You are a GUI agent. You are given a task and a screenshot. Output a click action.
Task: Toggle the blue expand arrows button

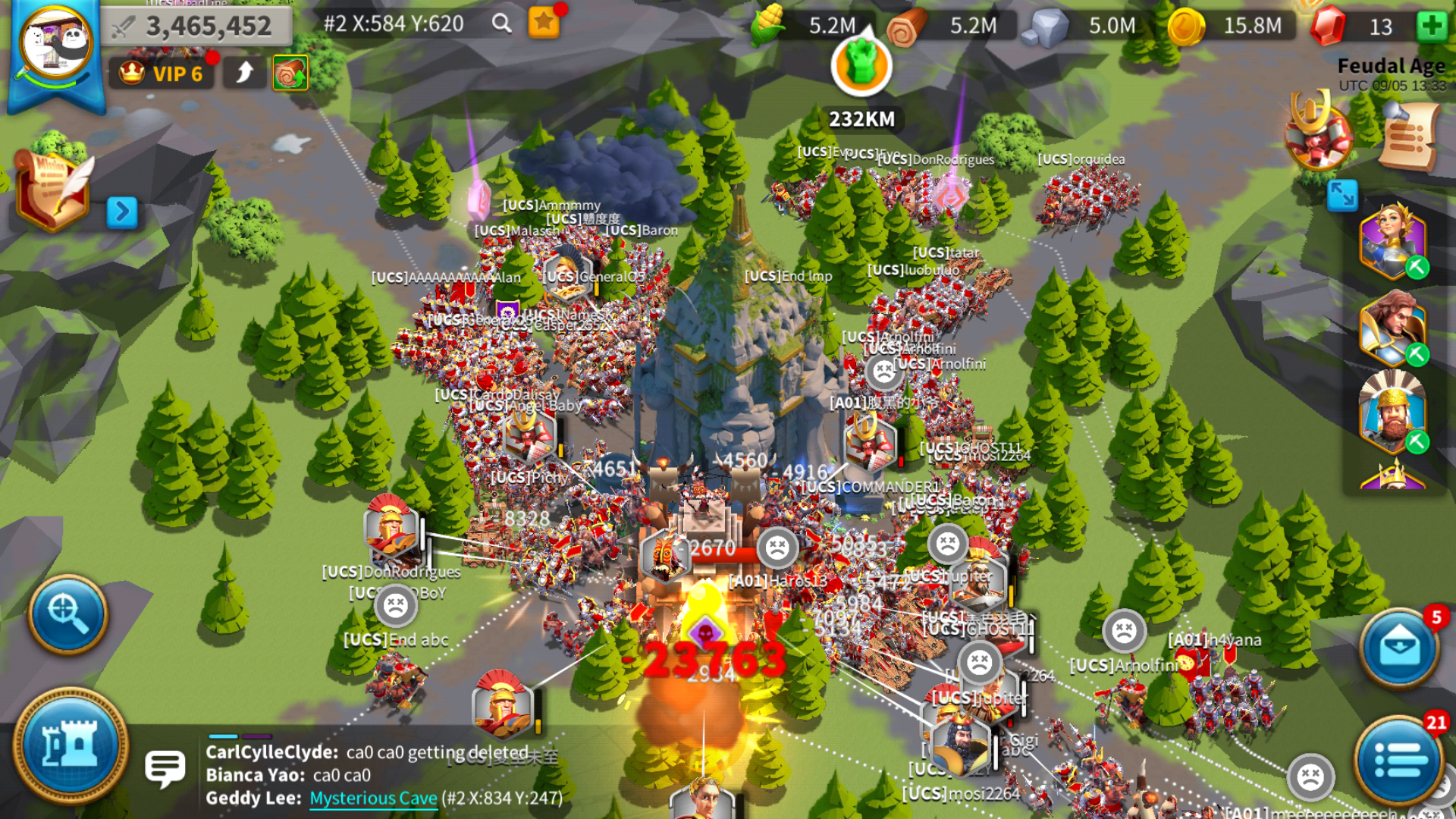[x=1341, y=196]
